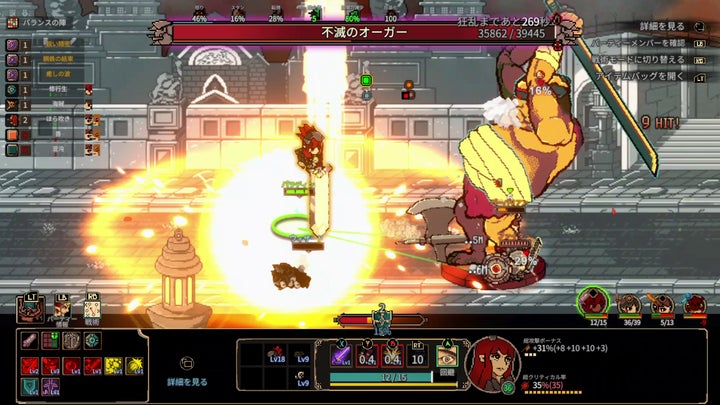Select the party portrait showing 36/39
The width and height of the screenshot is (720, 405).
pos(630,304)
